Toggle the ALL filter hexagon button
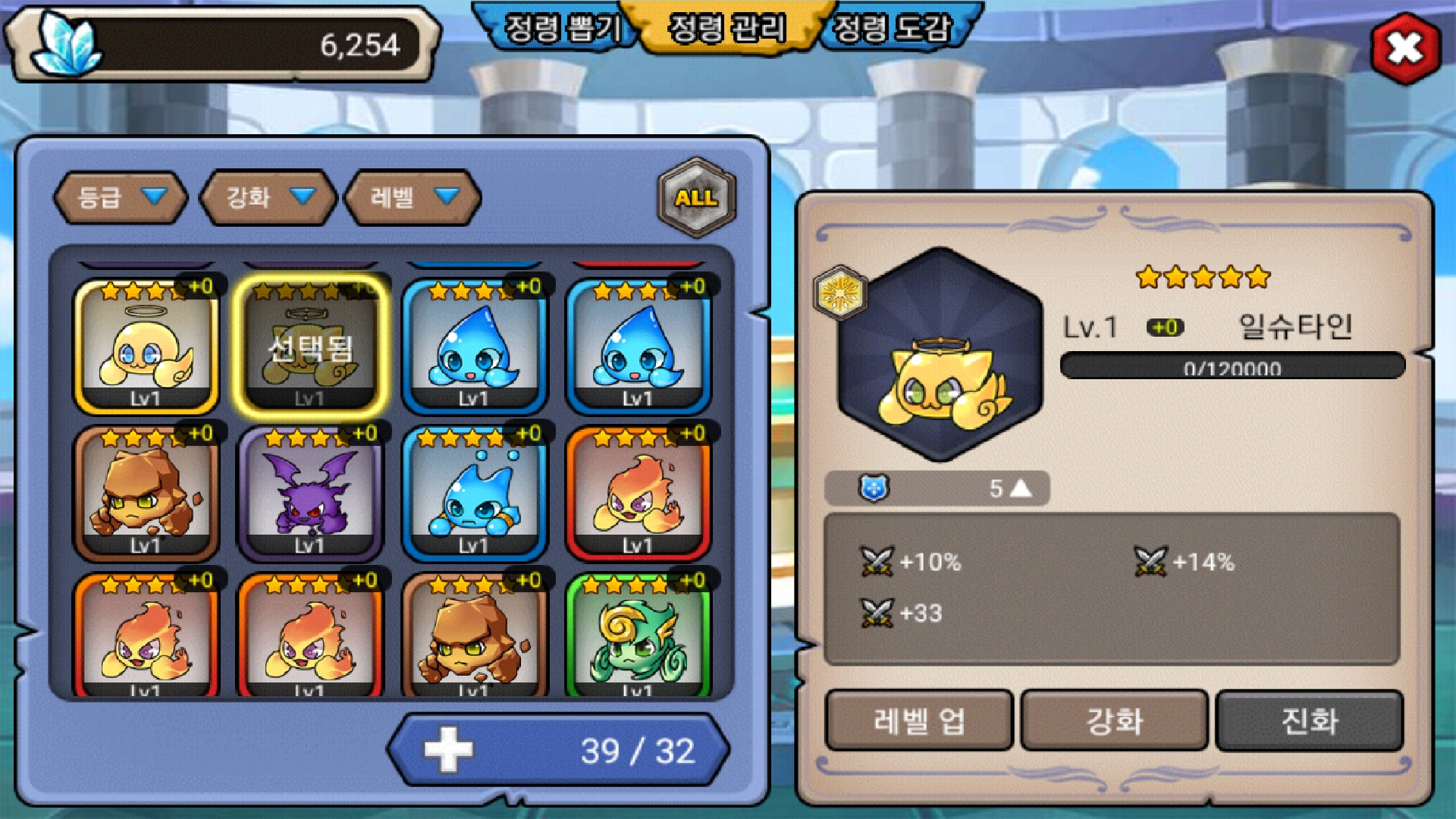This screenshot has width=1456, height=819. [696, 198]
